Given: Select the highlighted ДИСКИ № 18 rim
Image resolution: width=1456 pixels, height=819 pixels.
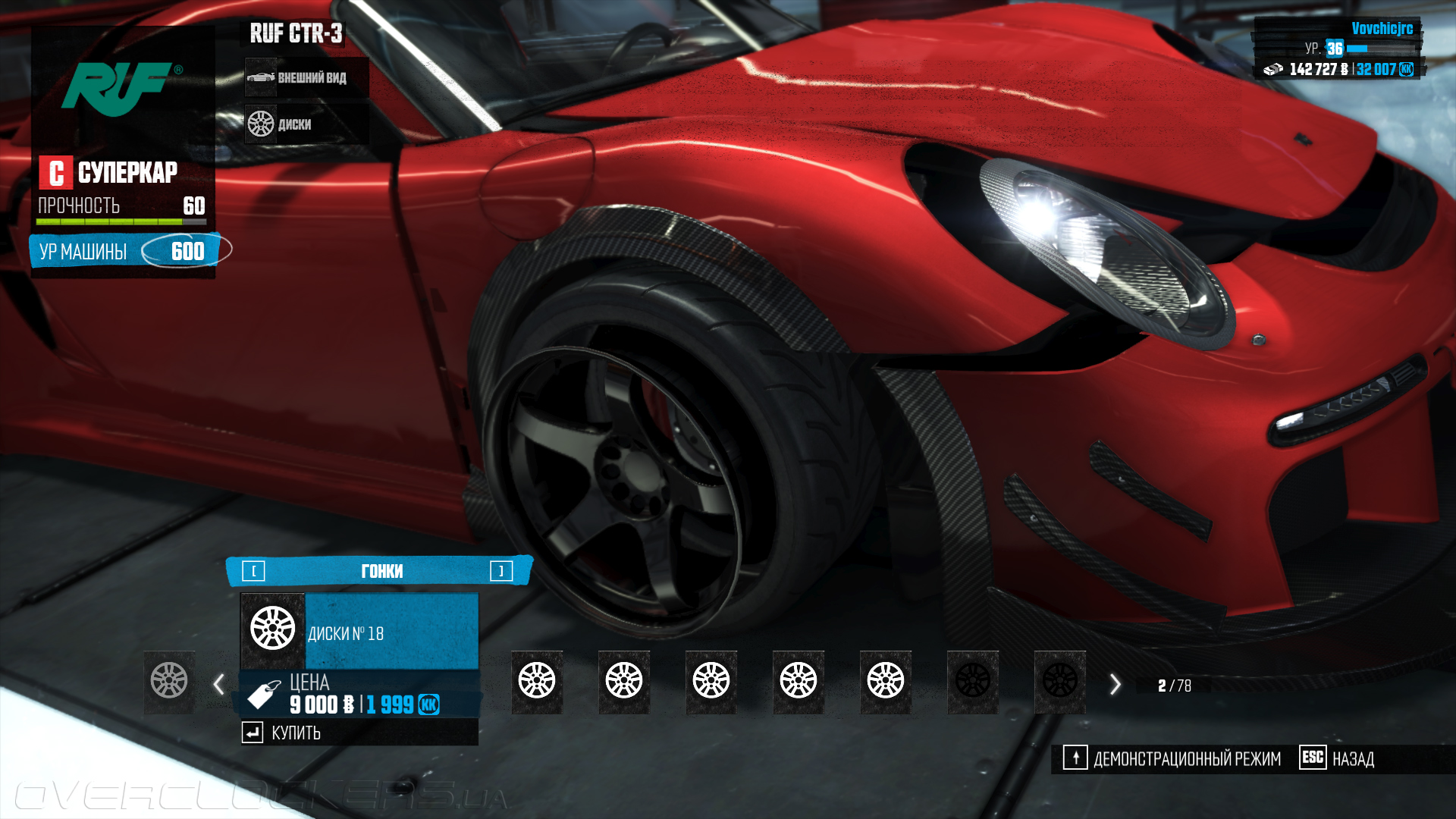Looking at the screenshot, I should click(359, 632).
